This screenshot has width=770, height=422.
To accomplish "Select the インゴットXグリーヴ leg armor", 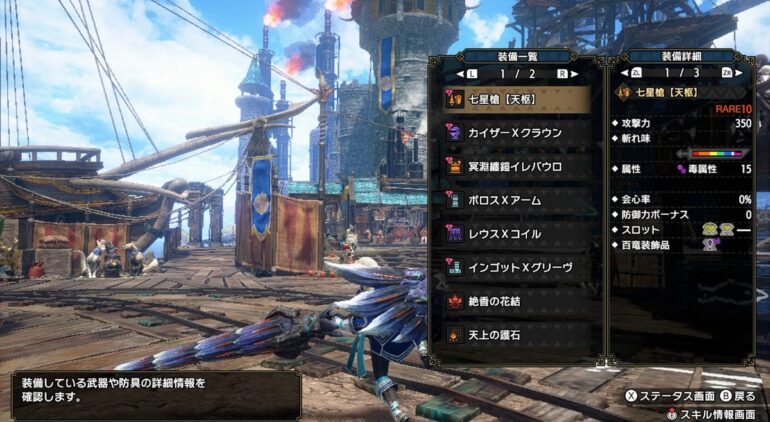I will [516, 267].
